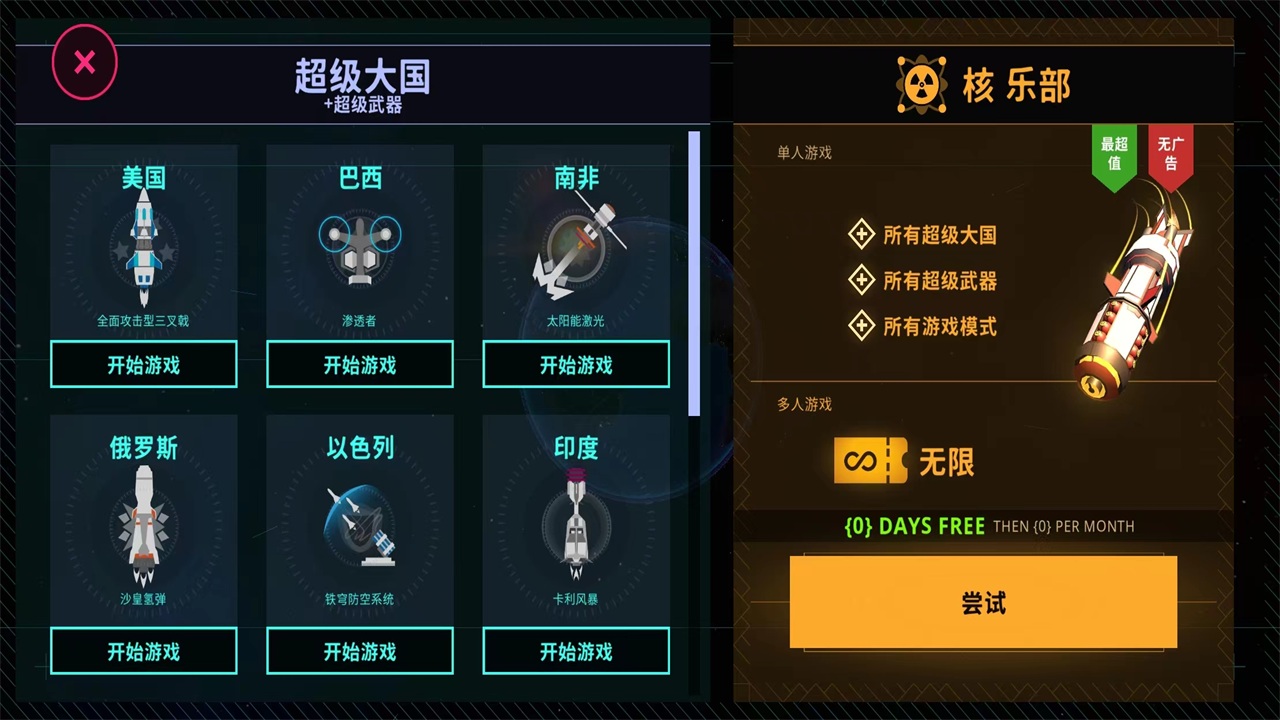This screenshot has height=720, width=1280.
Task: Expand the 所有超级武器 entry
Action: click(x=862, y=281)
